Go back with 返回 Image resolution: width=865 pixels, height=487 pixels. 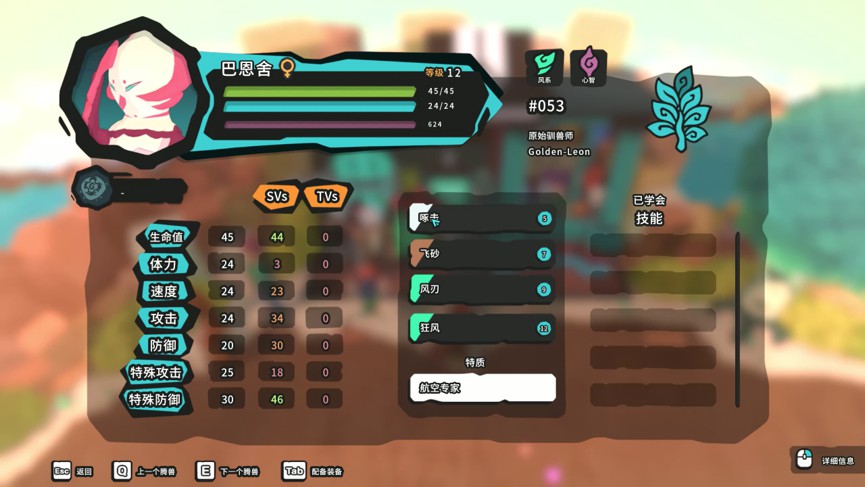[72, 471]
